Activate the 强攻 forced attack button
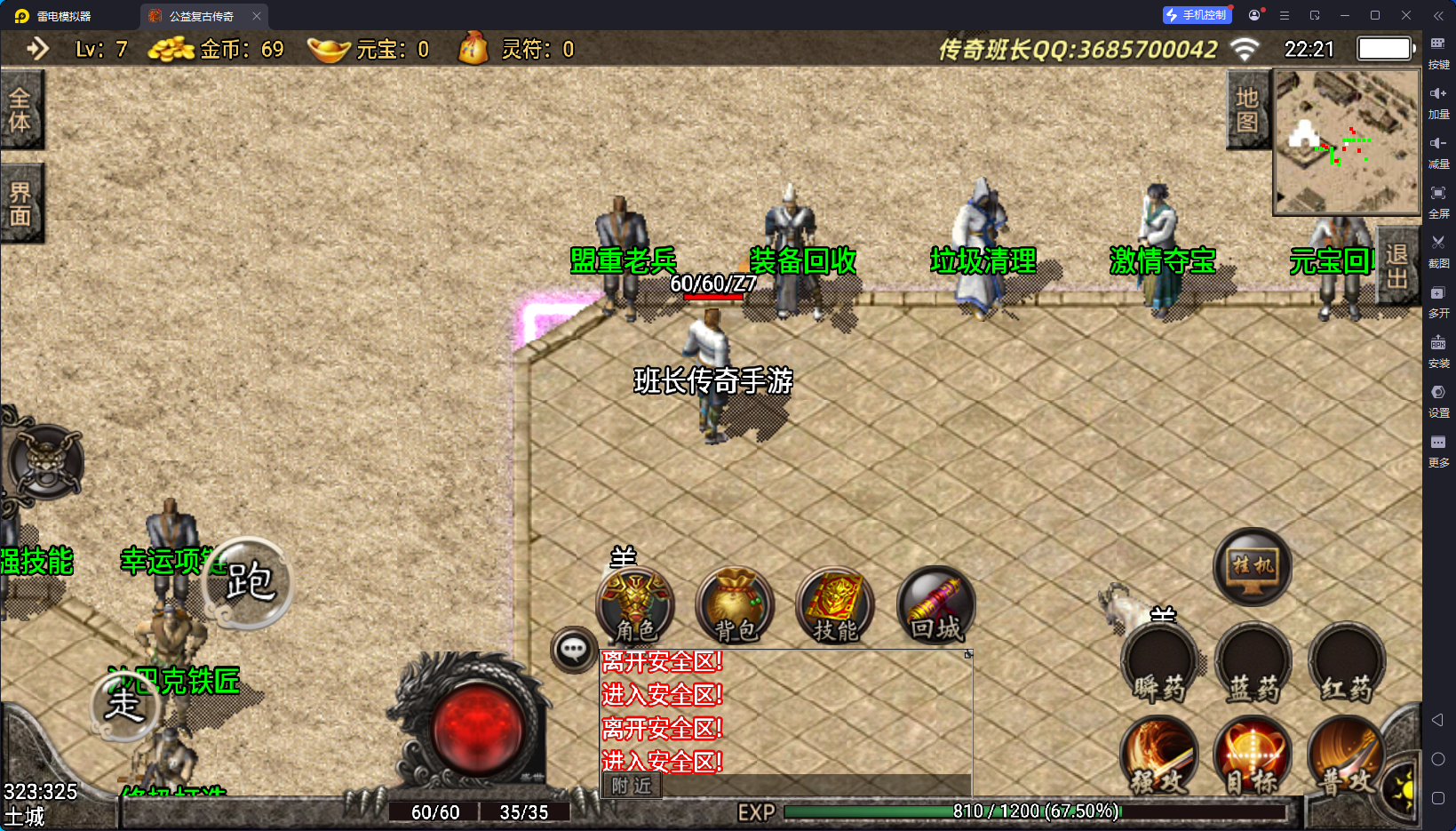 (x=1159, y=755)
